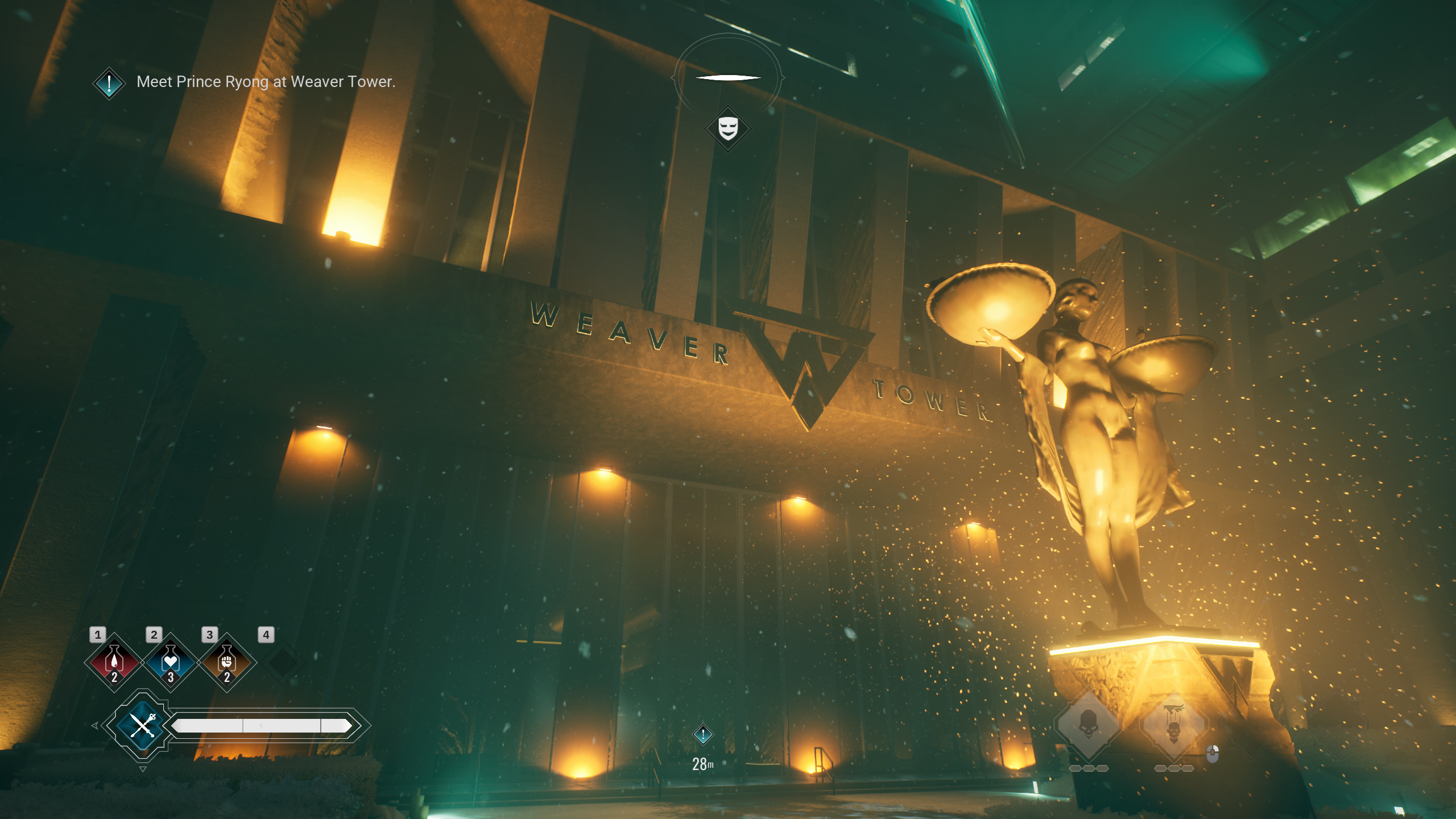Open the Prince Ryong quest objective tracker
This screenshot has width=1456, height=819.
(109, 83)
